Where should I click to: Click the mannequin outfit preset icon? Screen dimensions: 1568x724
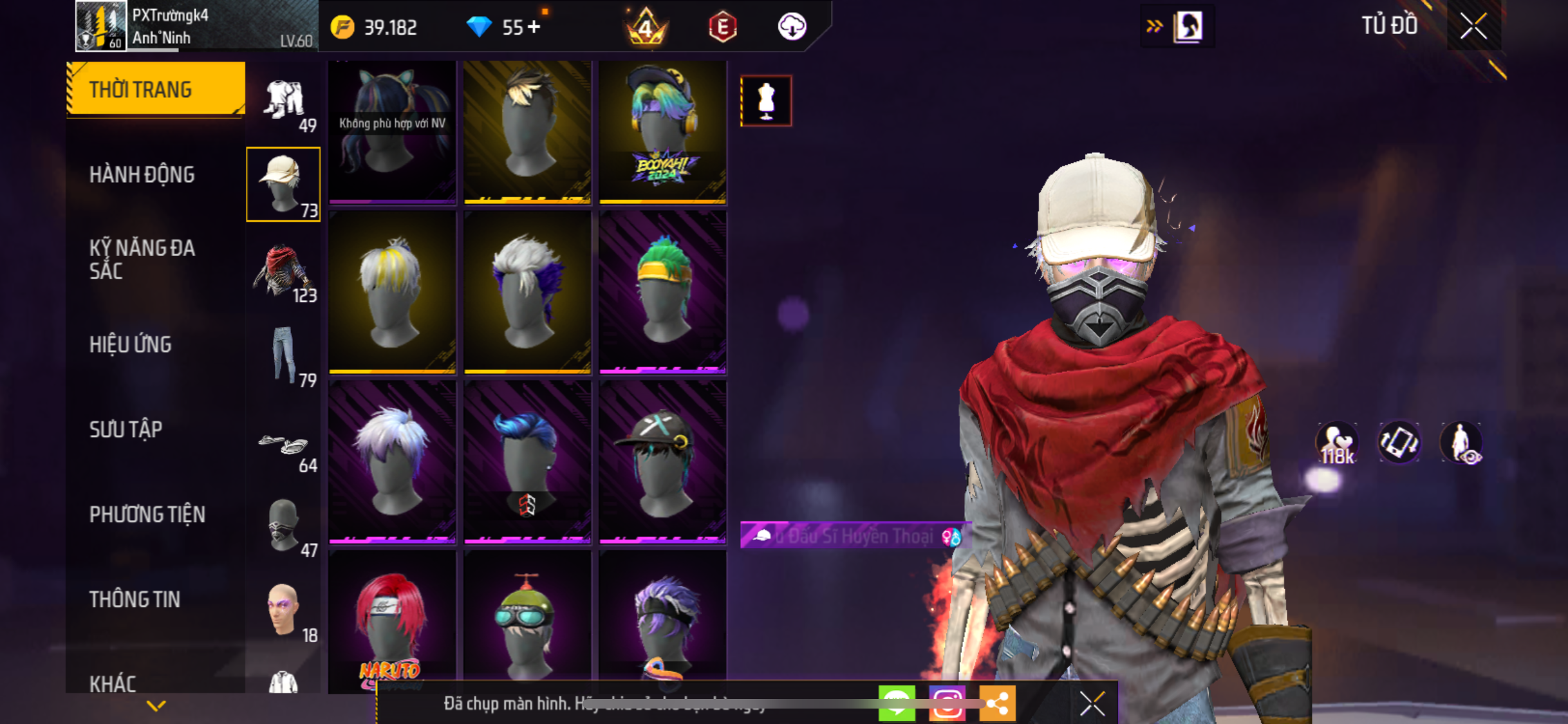[x=765, y=101]
